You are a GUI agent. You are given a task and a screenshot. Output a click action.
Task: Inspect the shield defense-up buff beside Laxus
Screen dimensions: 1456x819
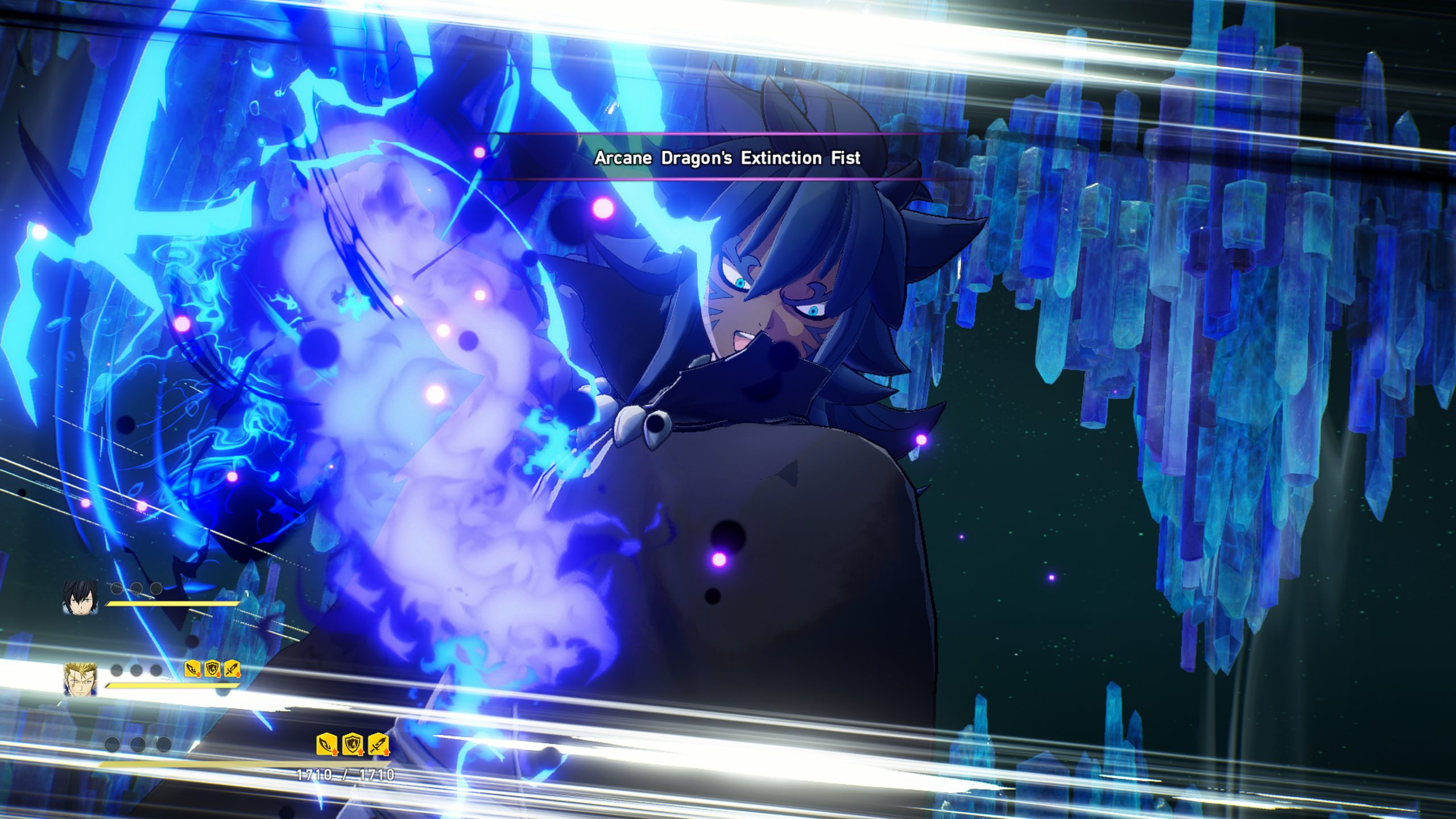click(x=212, y=669)
